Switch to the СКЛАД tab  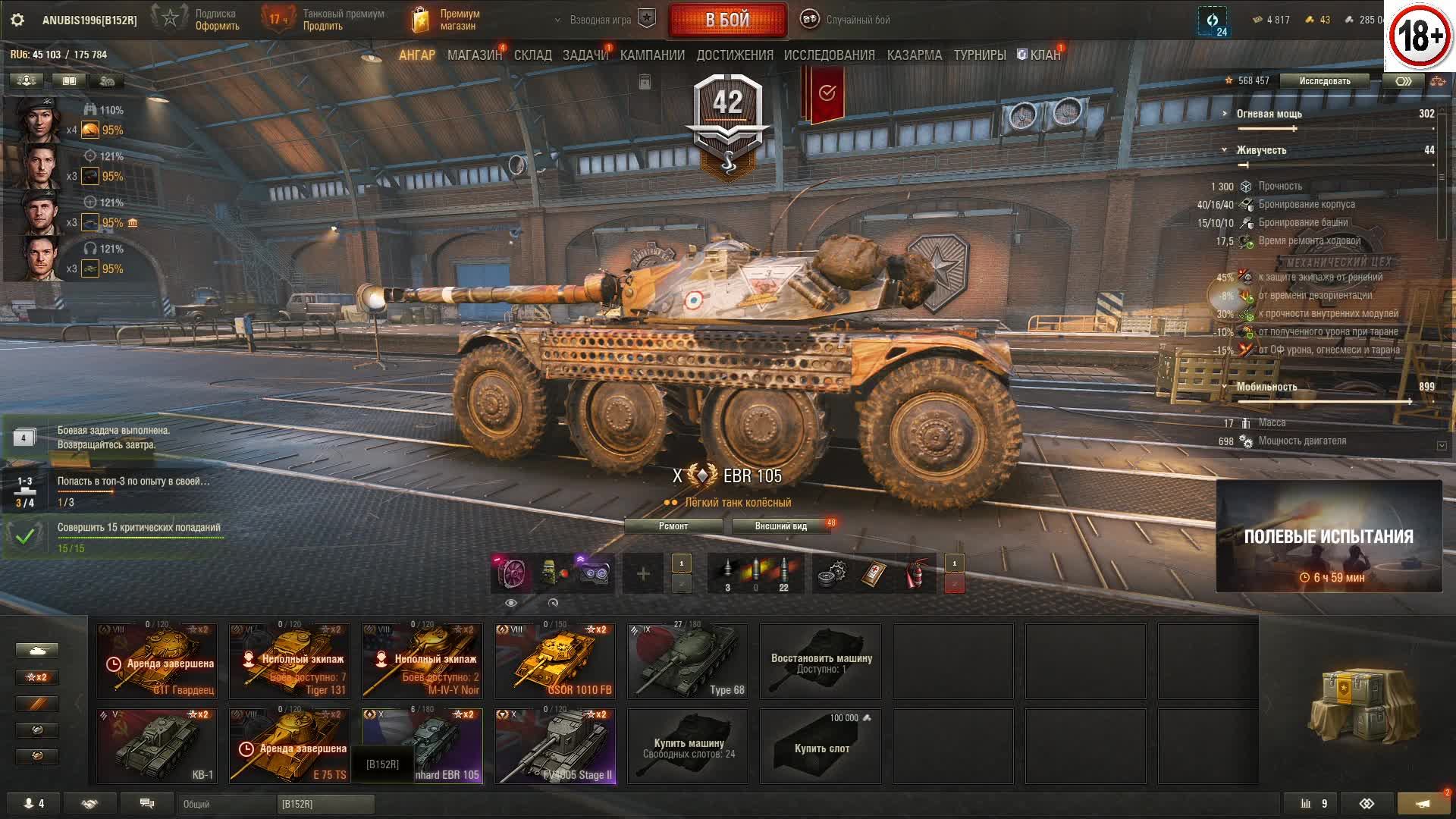tap(532, 55)
